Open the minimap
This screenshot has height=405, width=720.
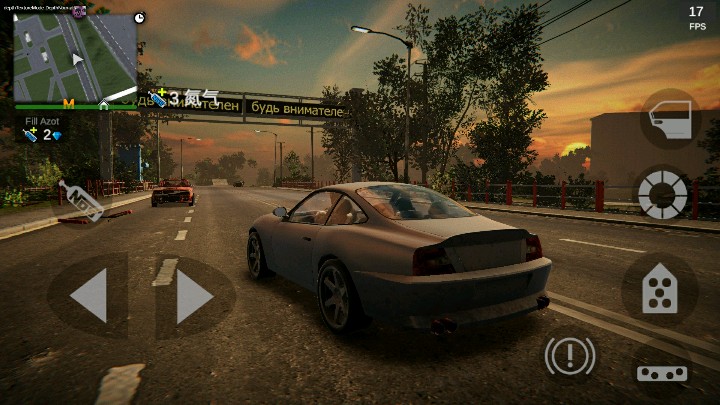click(75, 57)
